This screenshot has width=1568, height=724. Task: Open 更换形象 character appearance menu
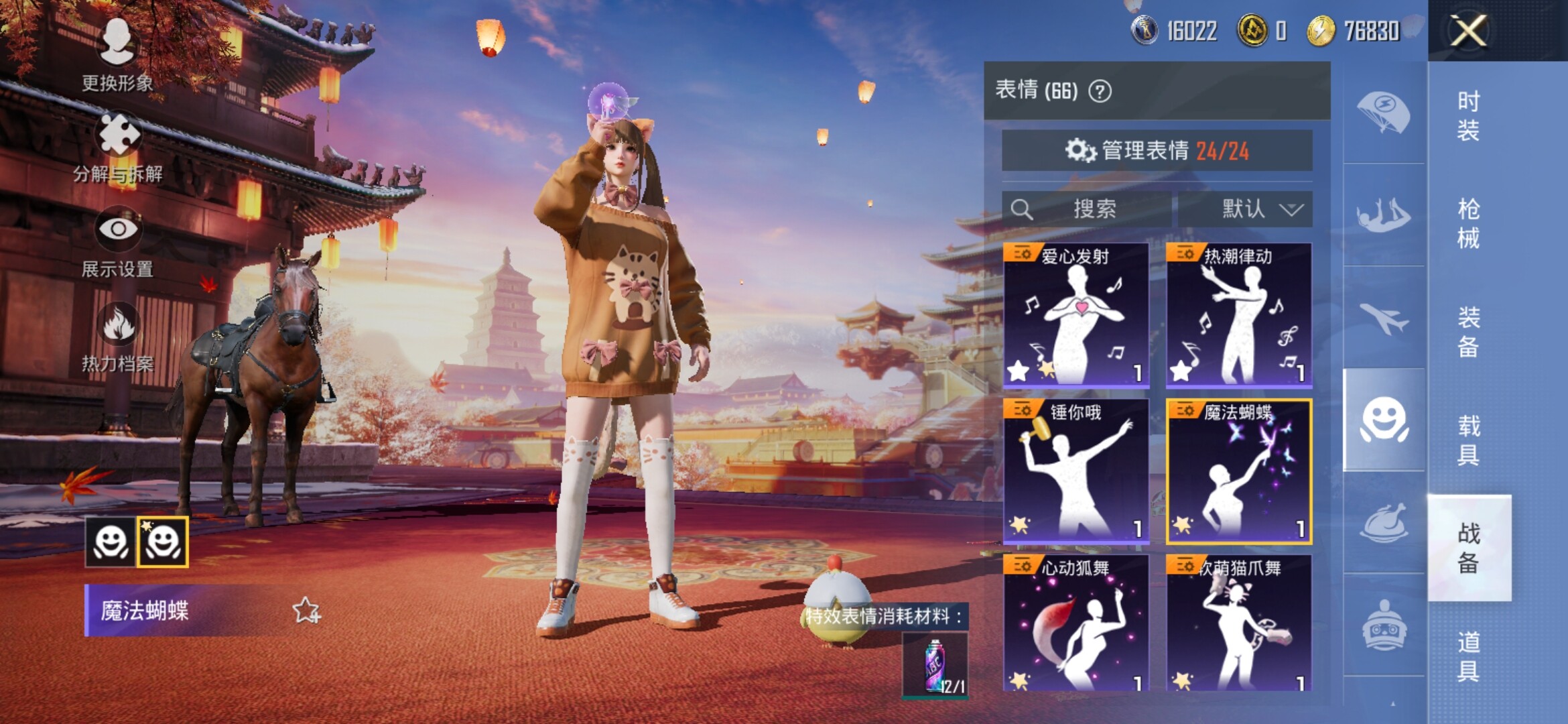tap(117, 54)
